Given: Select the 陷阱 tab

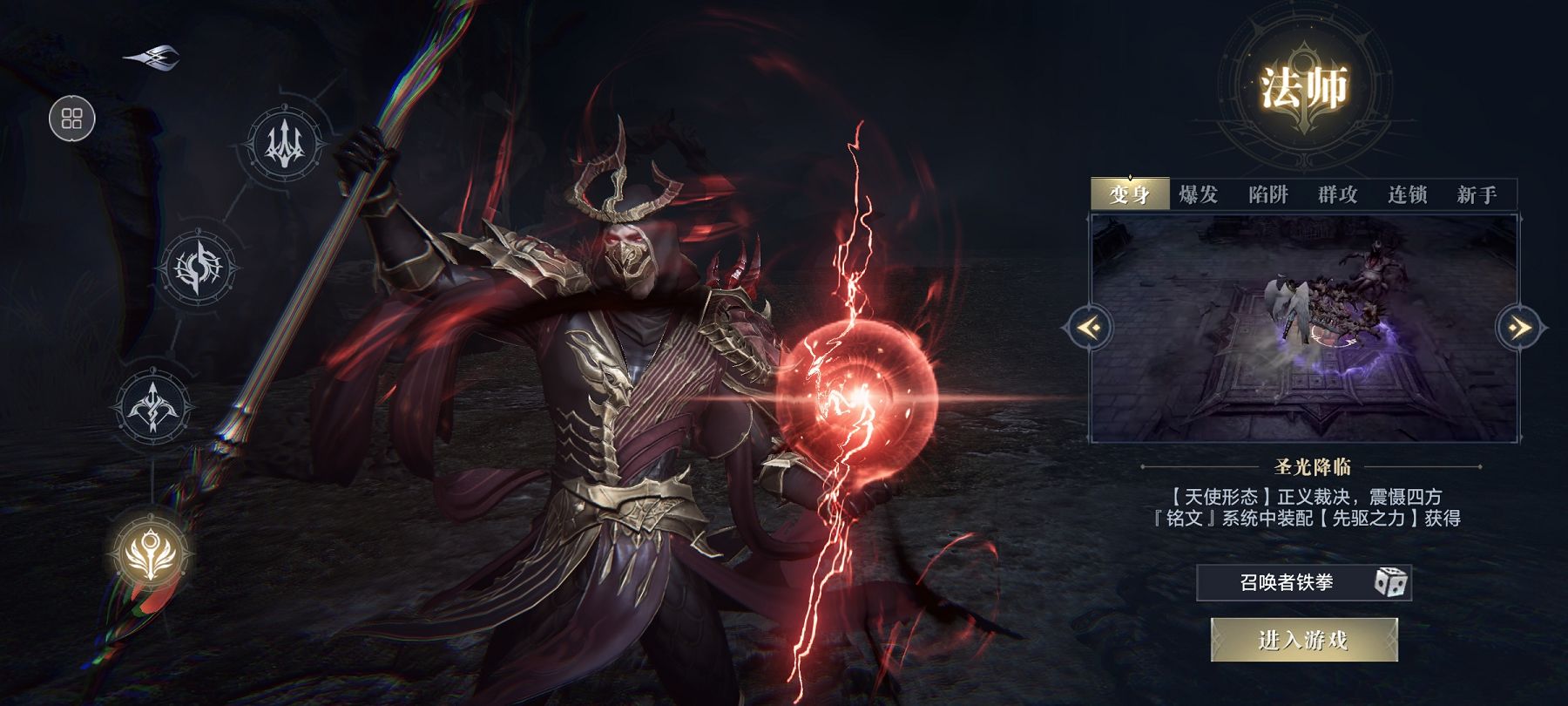Looking at the screenshot, I should [x=1267, y=194].
